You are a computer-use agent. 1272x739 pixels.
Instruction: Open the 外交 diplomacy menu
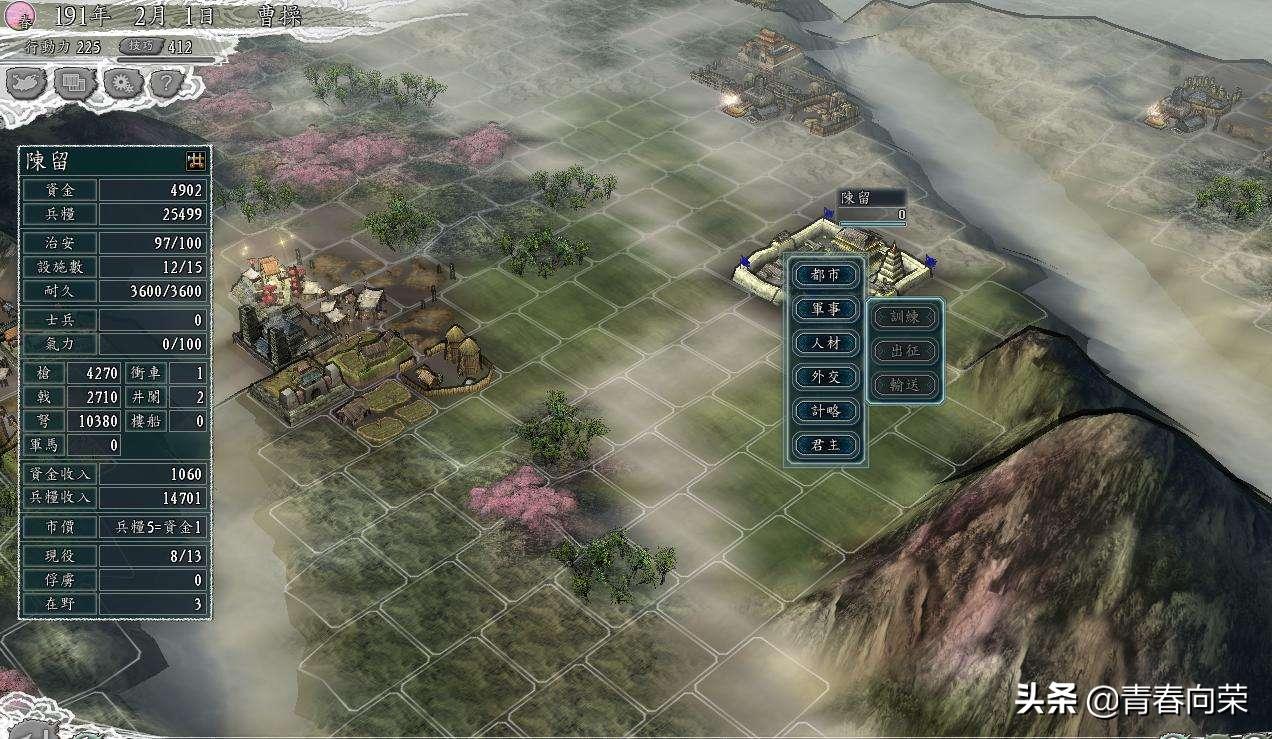point(826,377)
